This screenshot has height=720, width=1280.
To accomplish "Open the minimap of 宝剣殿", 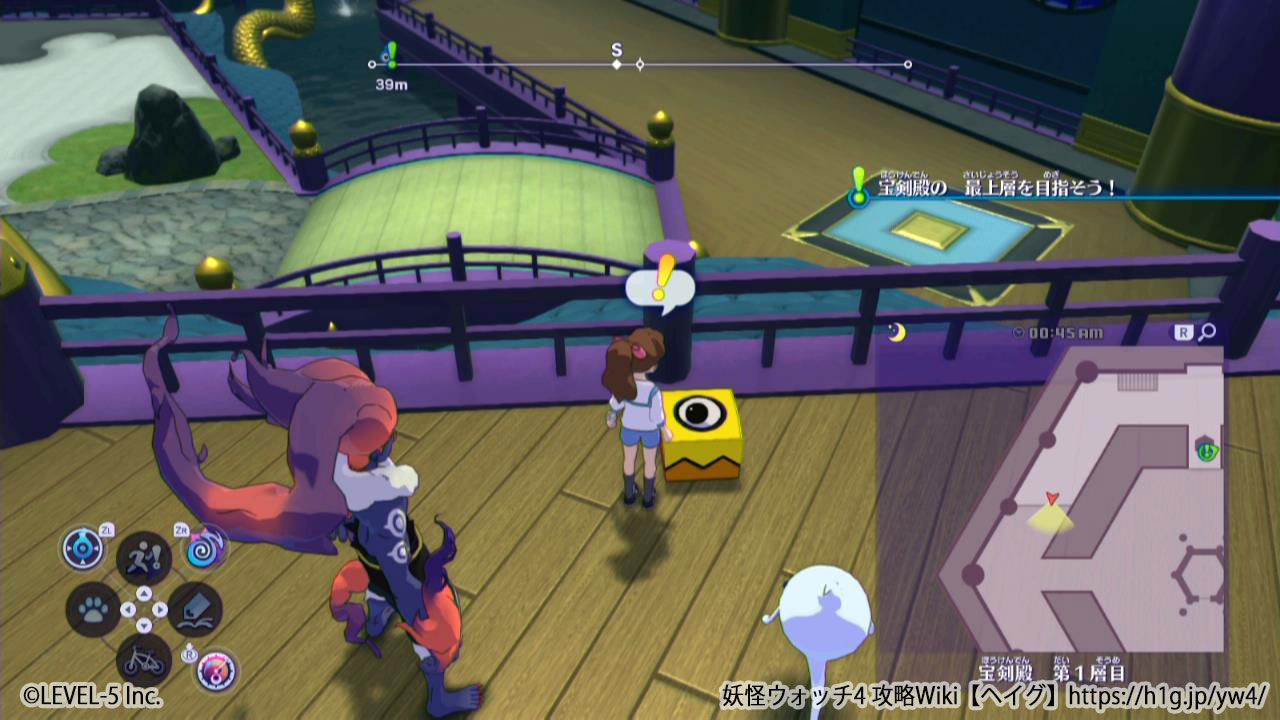I will [x=1050, y=500].
